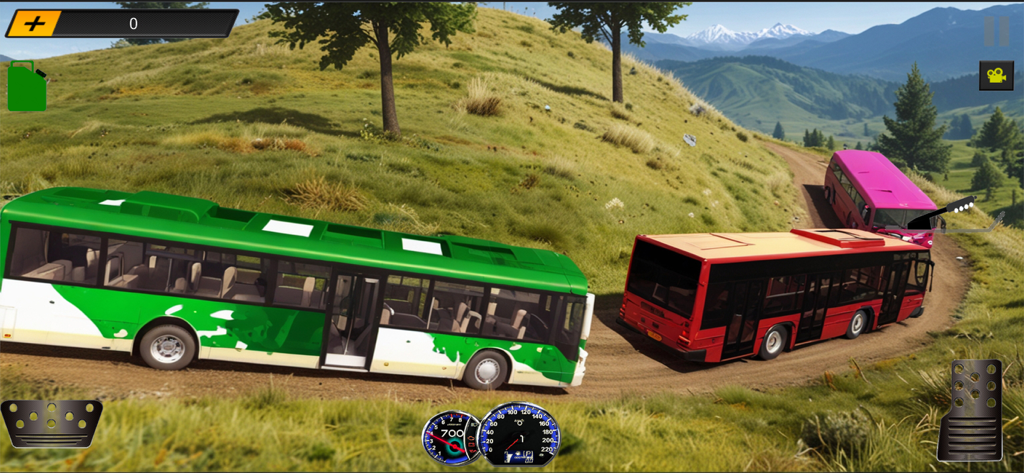The height and width of the screenshot is (473, 1024).
Task: Switch camera view with the yellow camera icon
Action: [996, 75]
